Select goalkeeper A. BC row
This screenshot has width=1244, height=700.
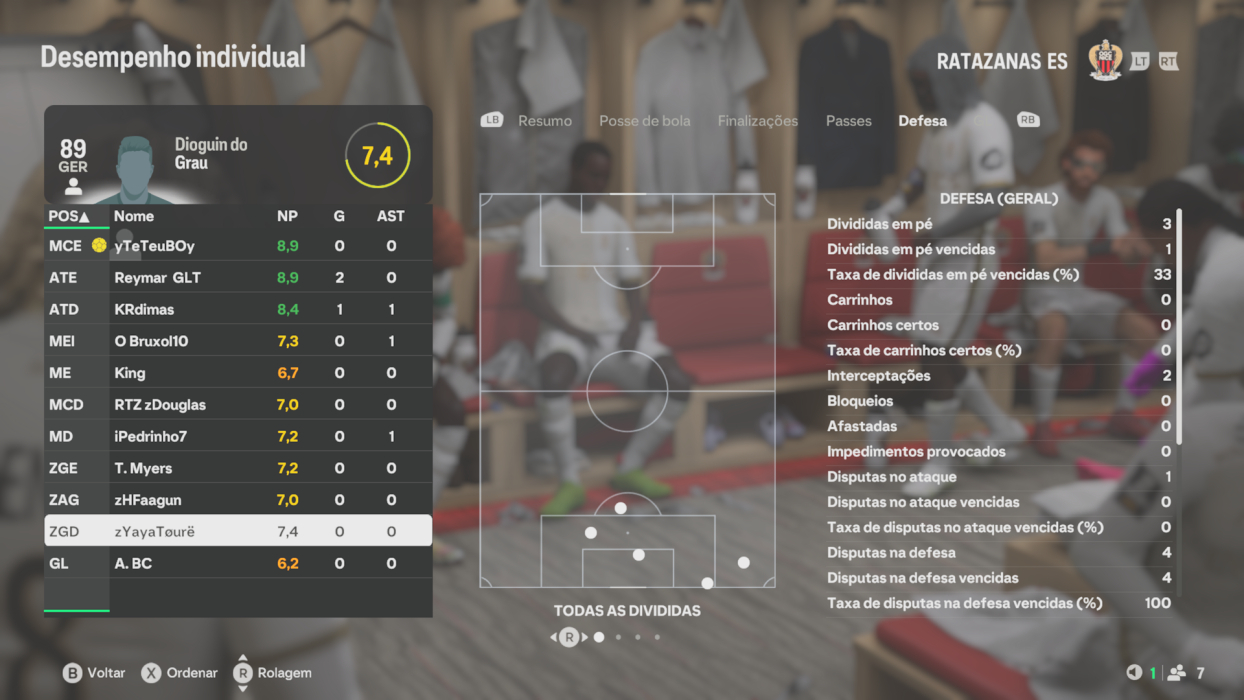click(238, 564)
